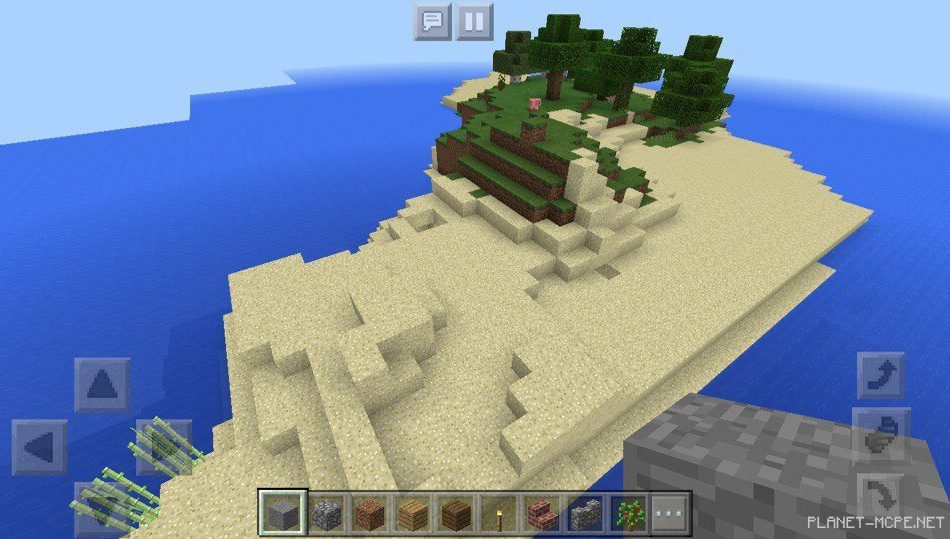
Task: Choose the red brick stairs slot
Action: point(540,514)
